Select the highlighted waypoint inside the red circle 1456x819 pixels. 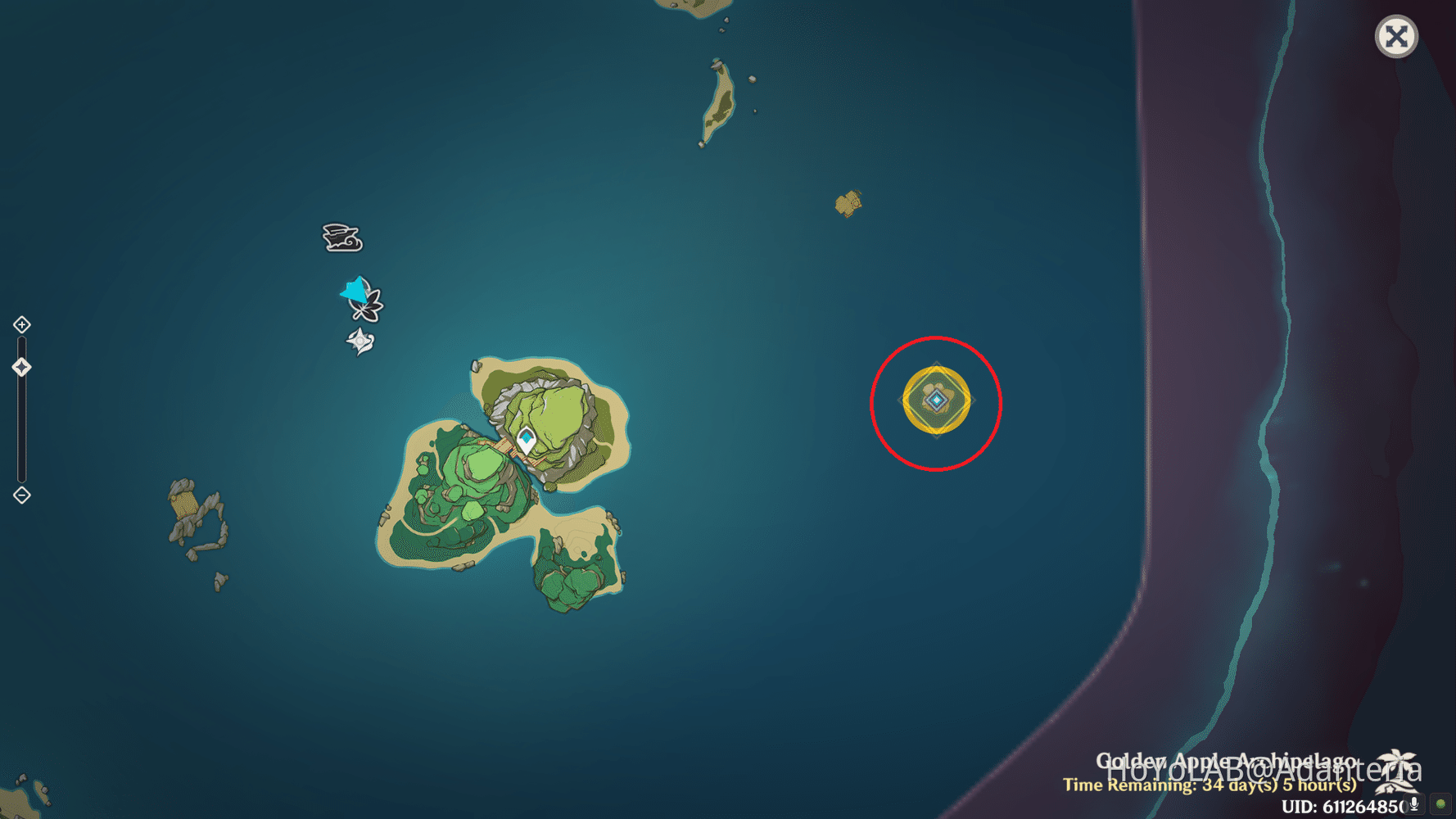[936, 400]
